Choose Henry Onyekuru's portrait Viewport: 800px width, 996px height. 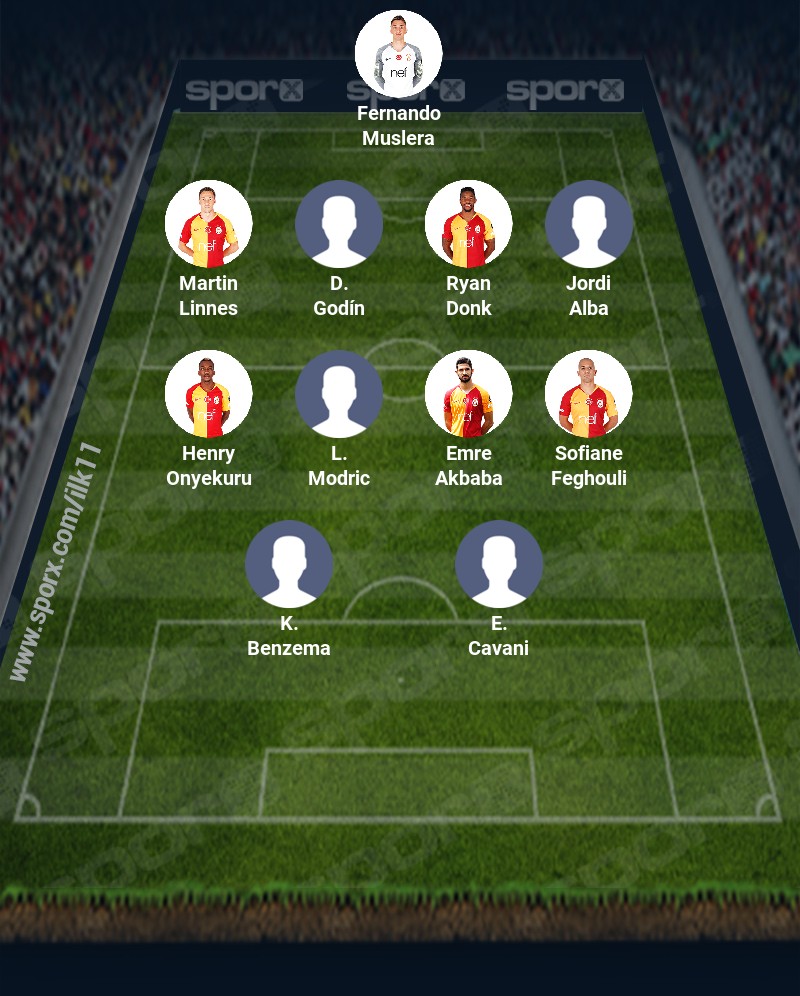[x=208, y=394]
